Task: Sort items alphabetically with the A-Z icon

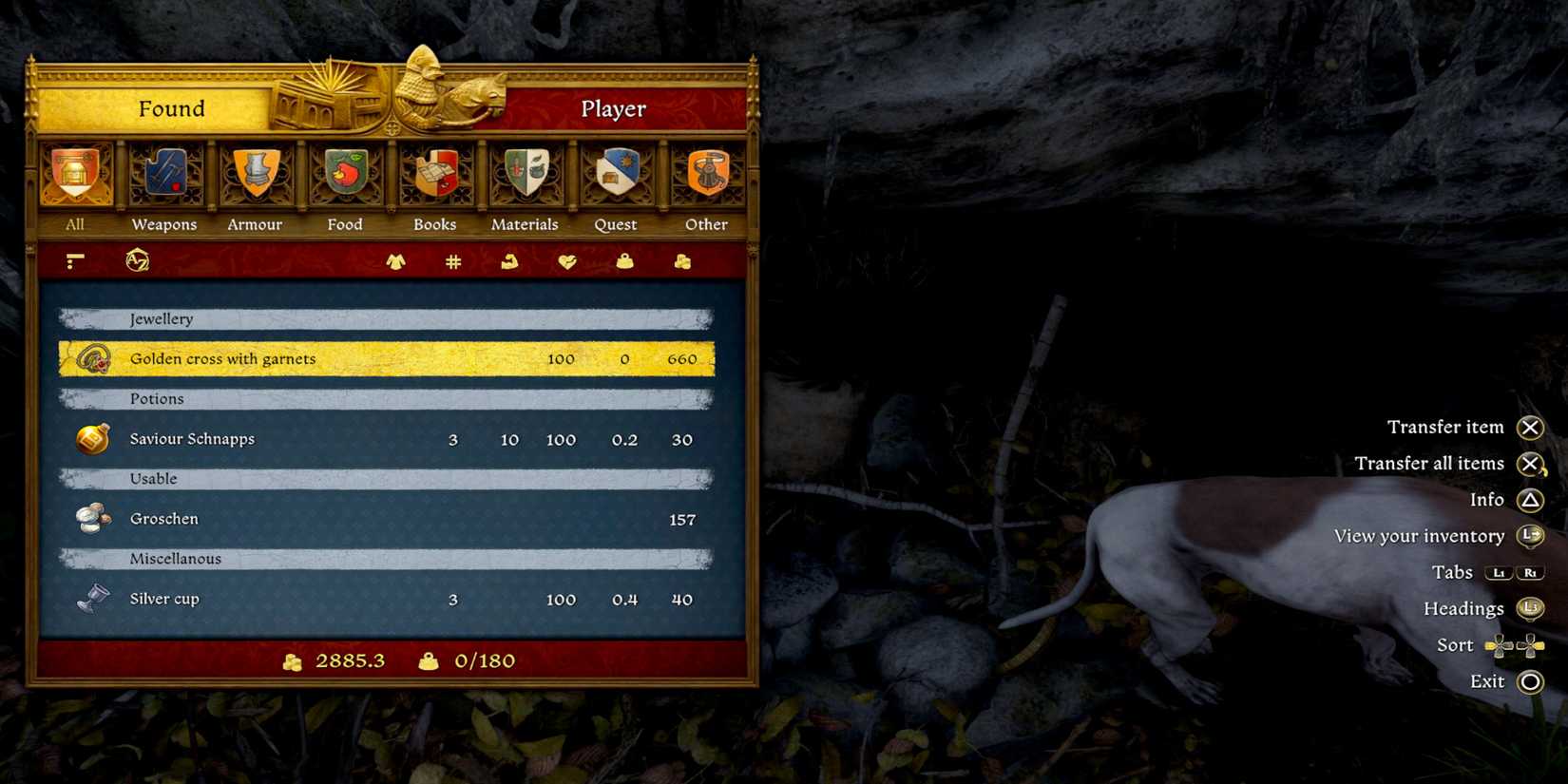Action: pos(136,261)
